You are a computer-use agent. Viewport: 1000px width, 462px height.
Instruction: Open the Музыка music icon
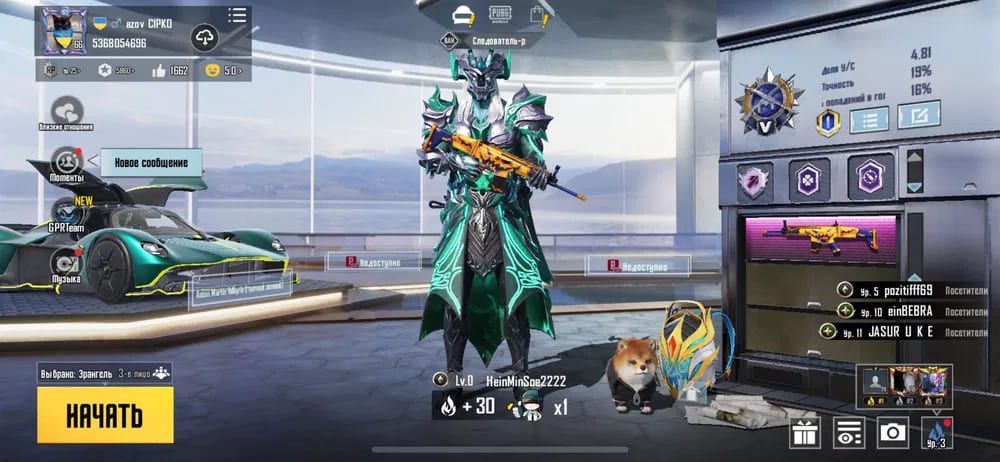click(66, 262)
